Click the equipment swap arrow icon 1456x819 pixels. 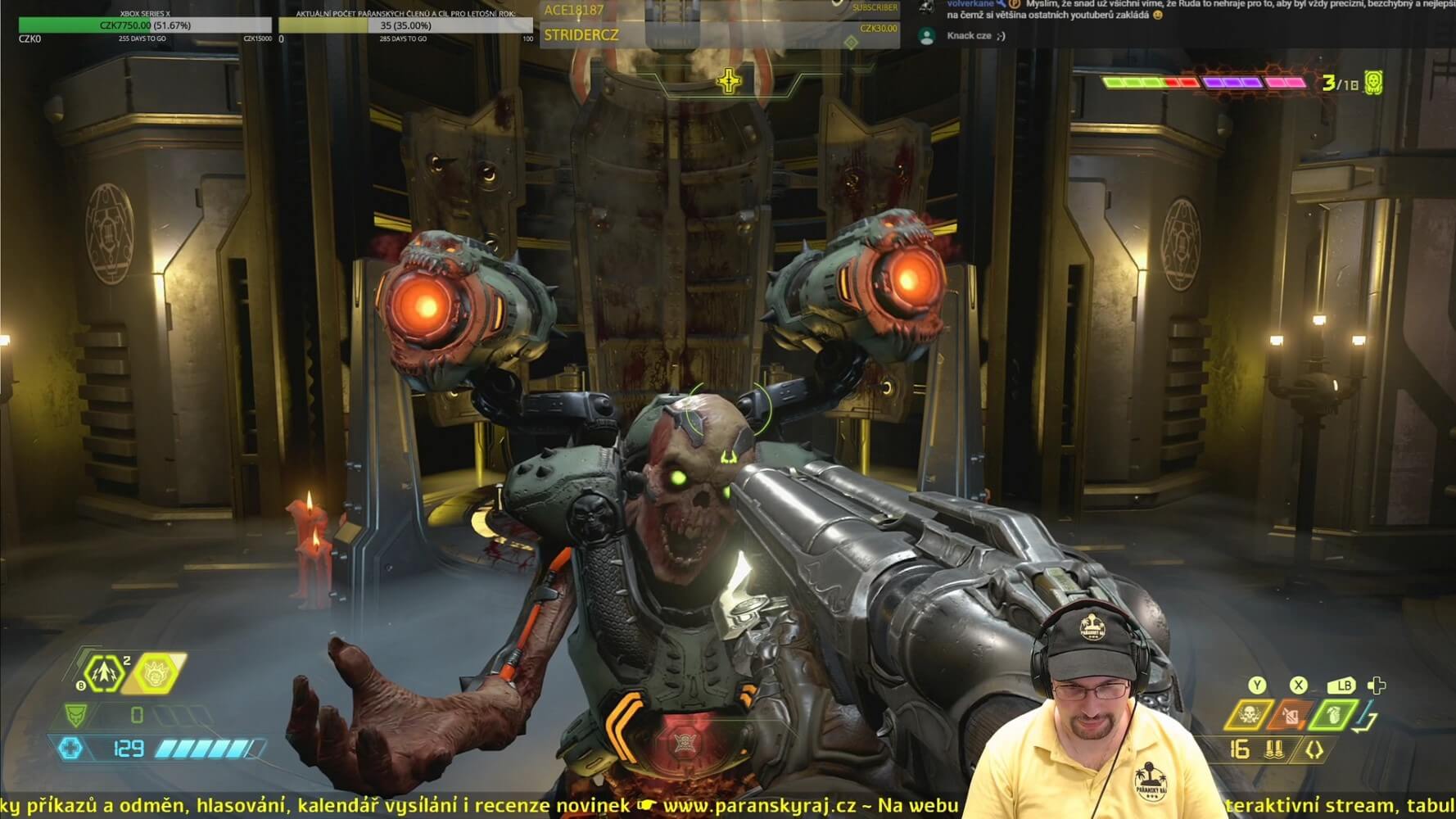tap(1365, 721)
